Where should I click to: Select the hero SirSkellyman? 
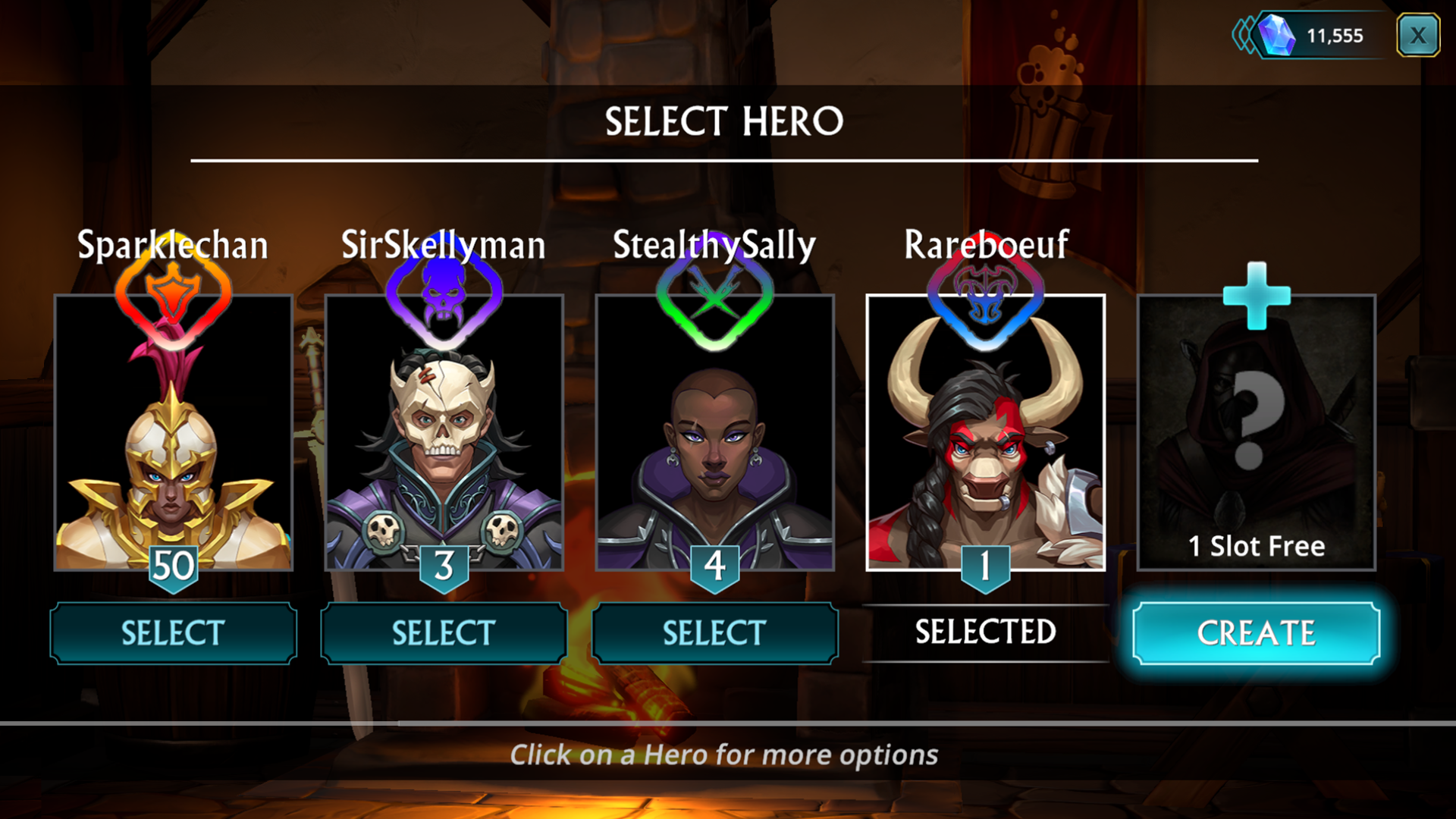(444, 632)
